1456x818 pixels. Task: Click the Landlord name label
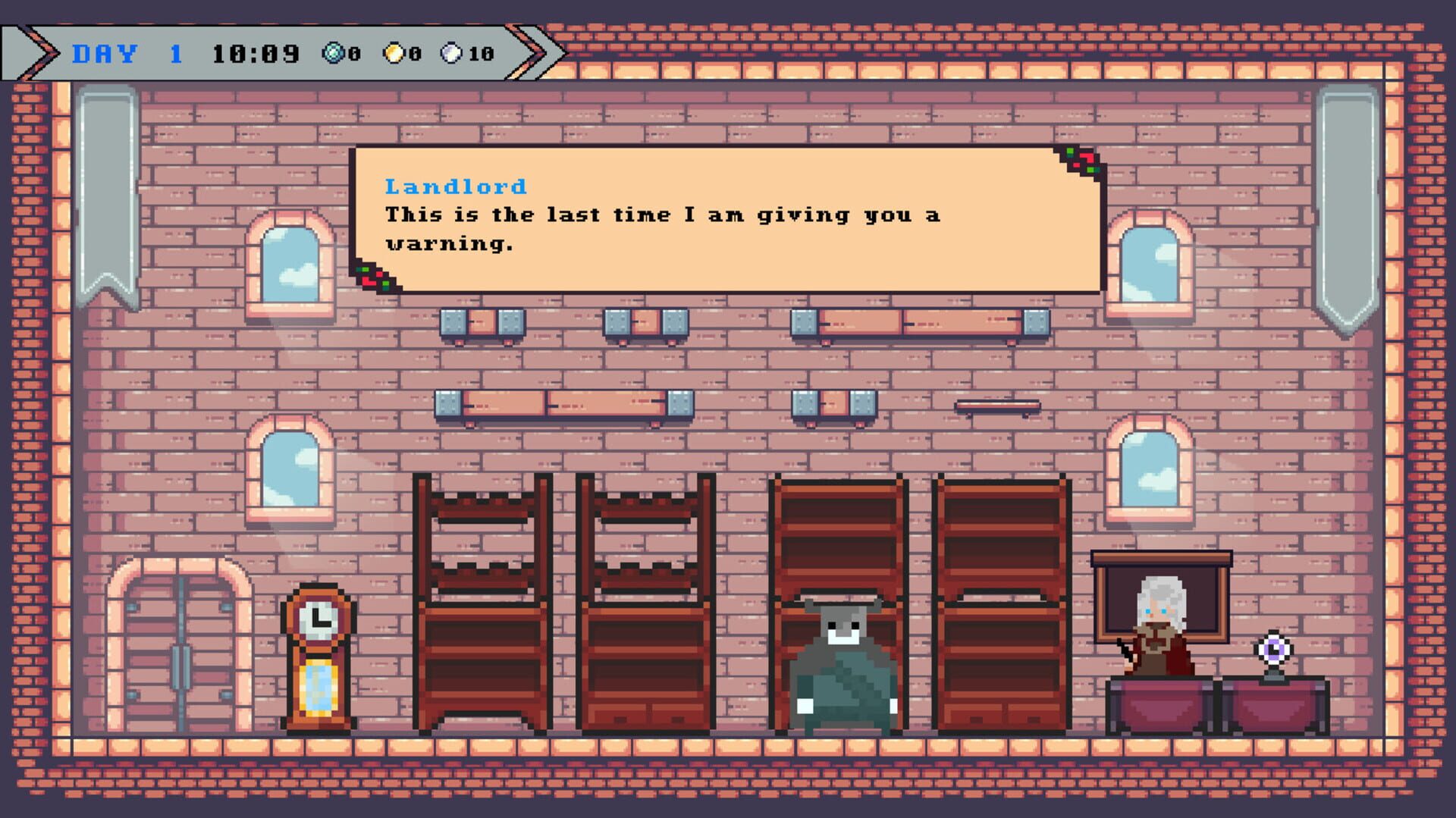pos(455,186)
